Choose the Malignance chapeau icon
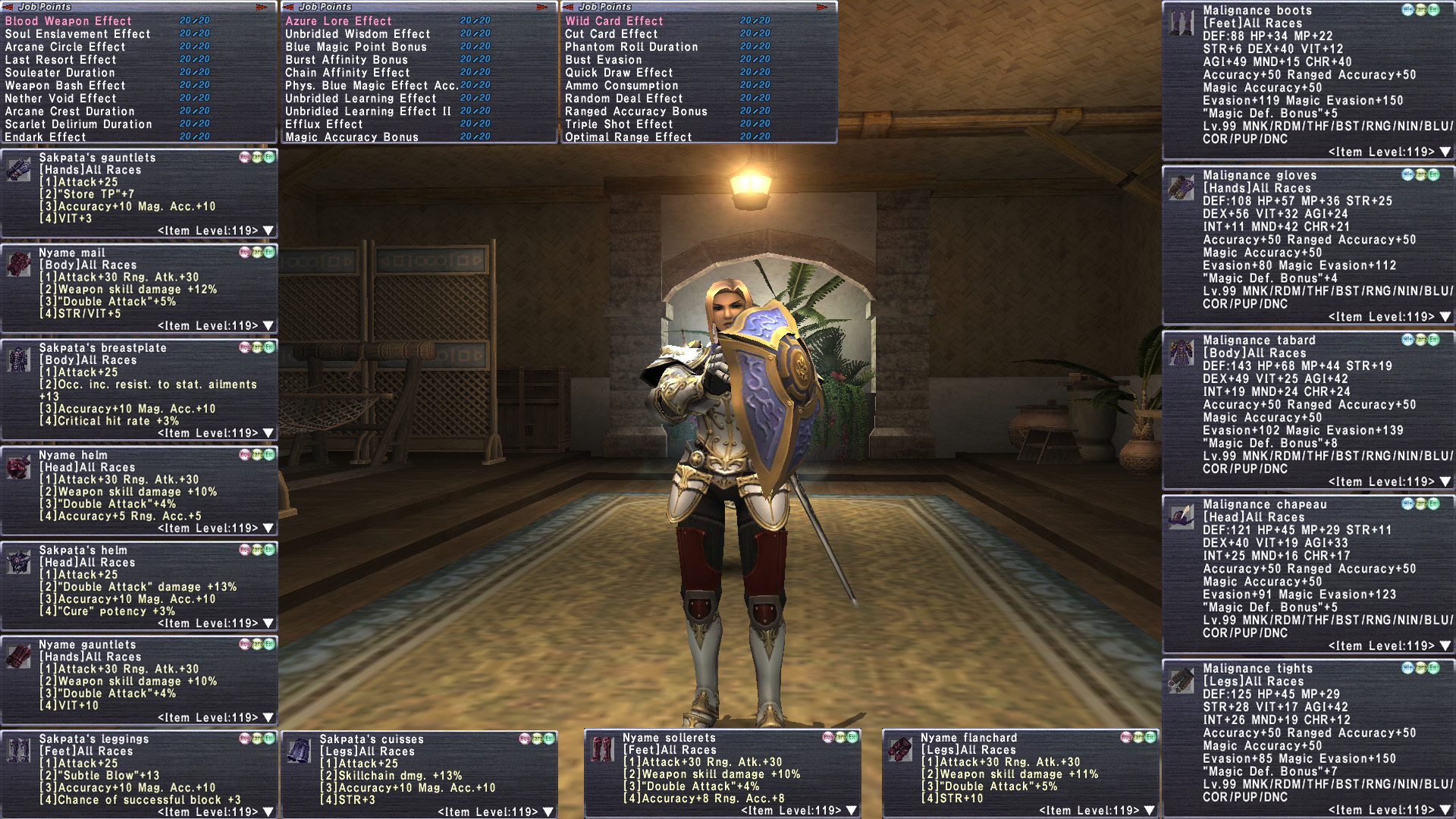The width and height of the screenshot is (1456, 819). (x=1181, y=516)
